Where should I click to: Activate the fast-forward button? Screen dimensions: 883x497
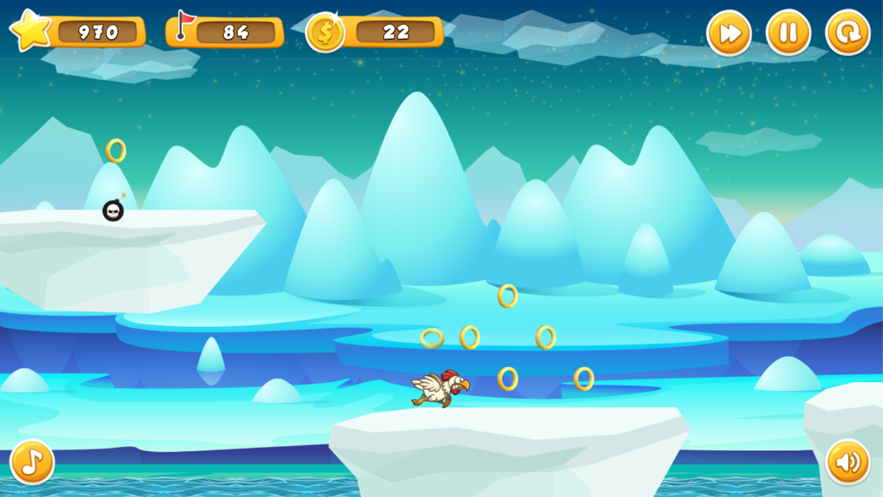(729, 33)
